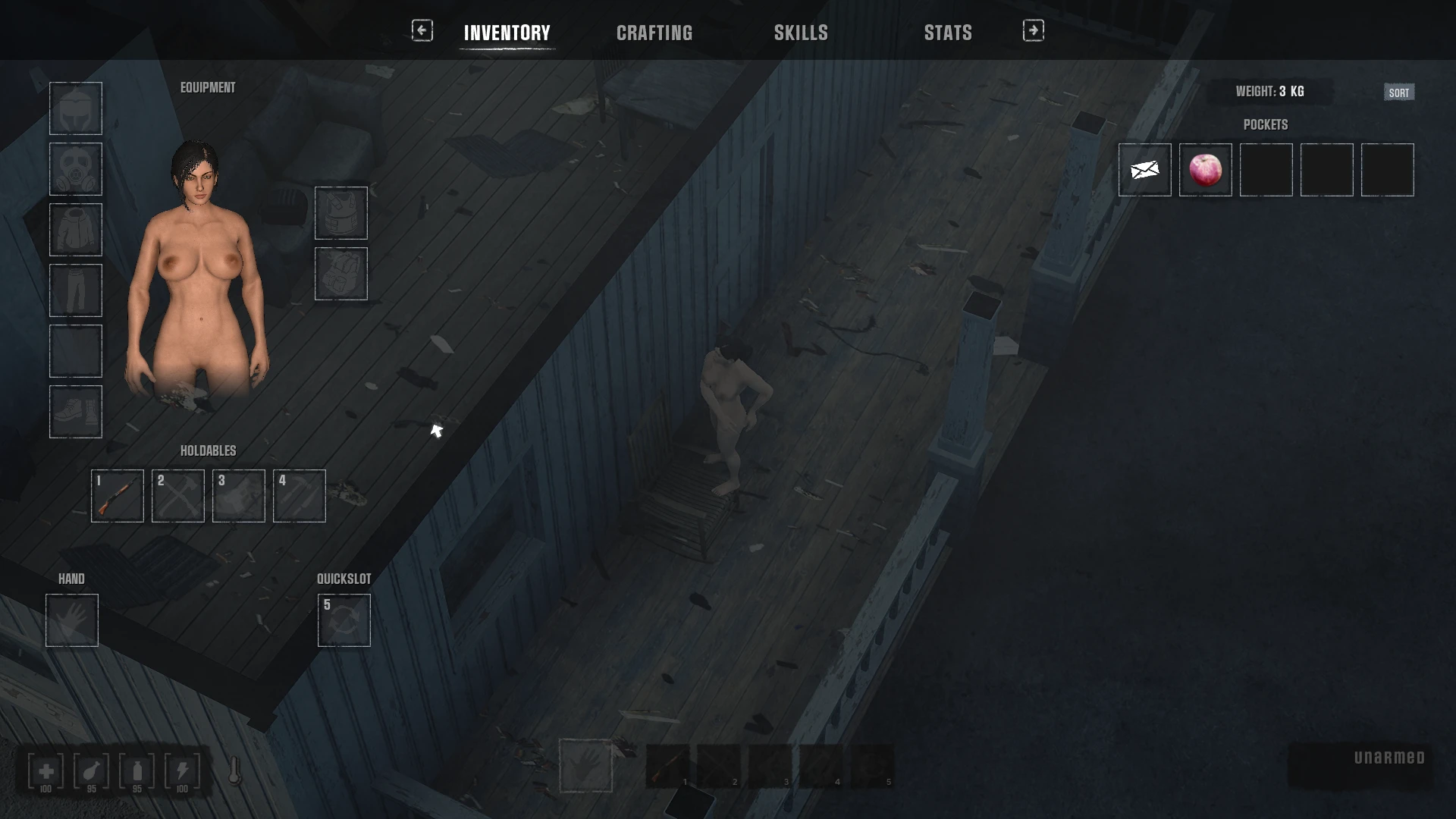Open the Skills tab
1456x819 pixels.
801,33
